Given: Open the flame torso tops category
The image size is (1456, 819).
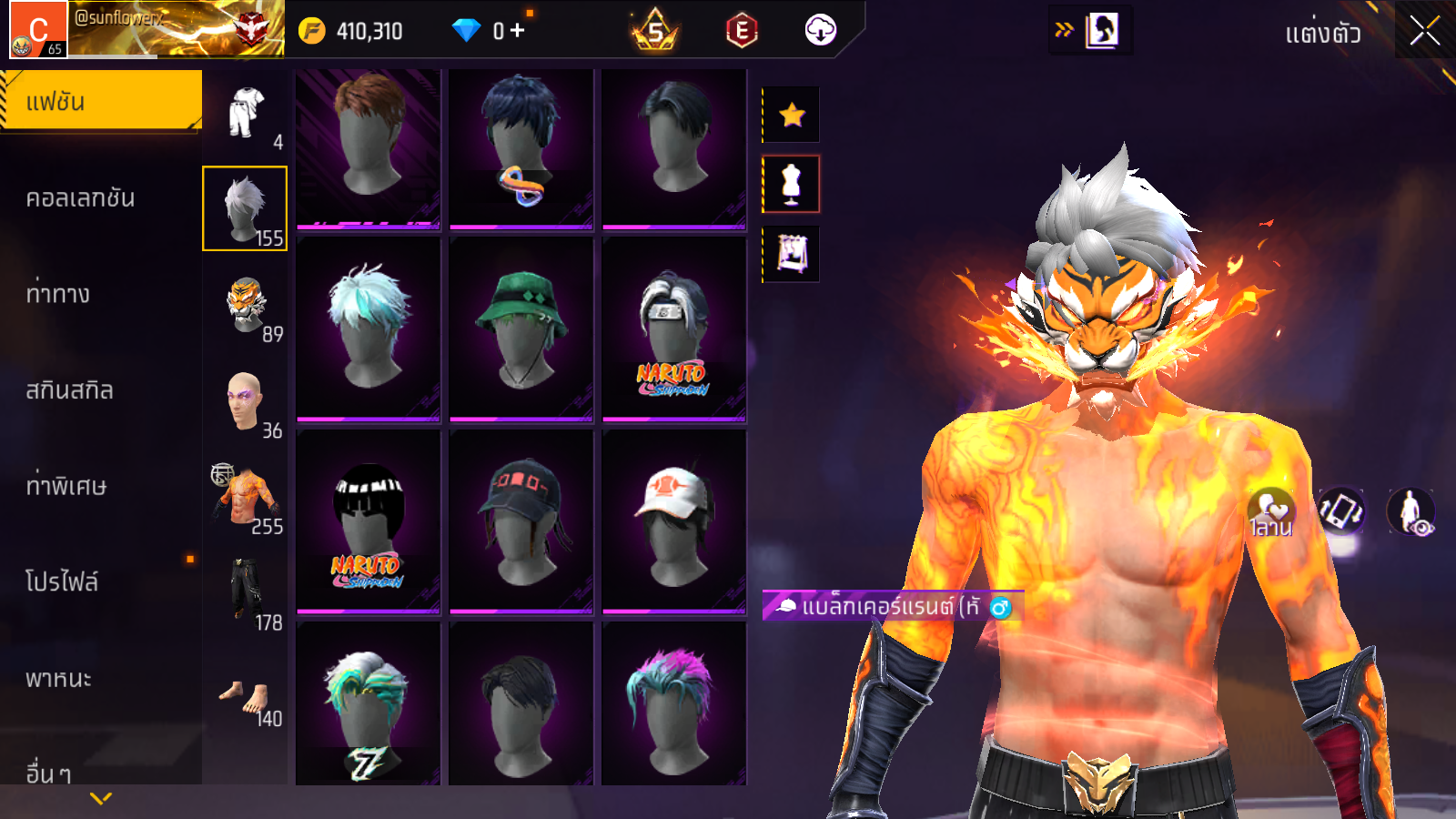Looking at the screenshot, I should point(246,498).
